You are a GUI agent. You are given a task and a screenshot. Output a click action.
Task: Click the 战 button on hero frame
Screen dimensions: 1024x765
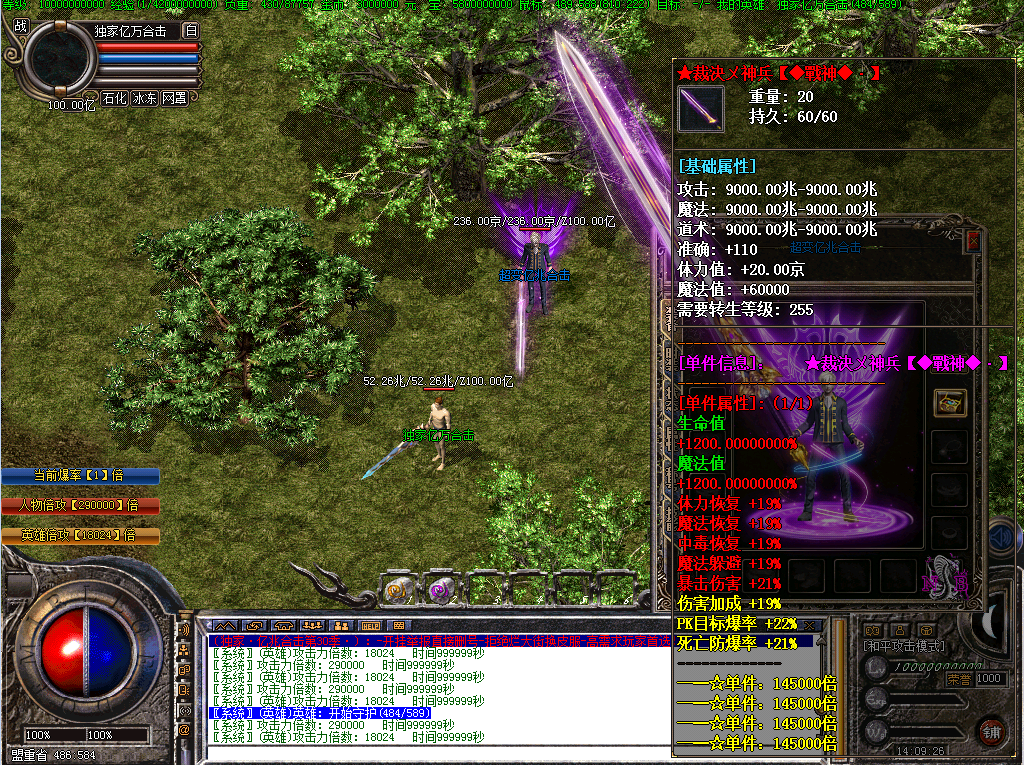tap(21, 27)
